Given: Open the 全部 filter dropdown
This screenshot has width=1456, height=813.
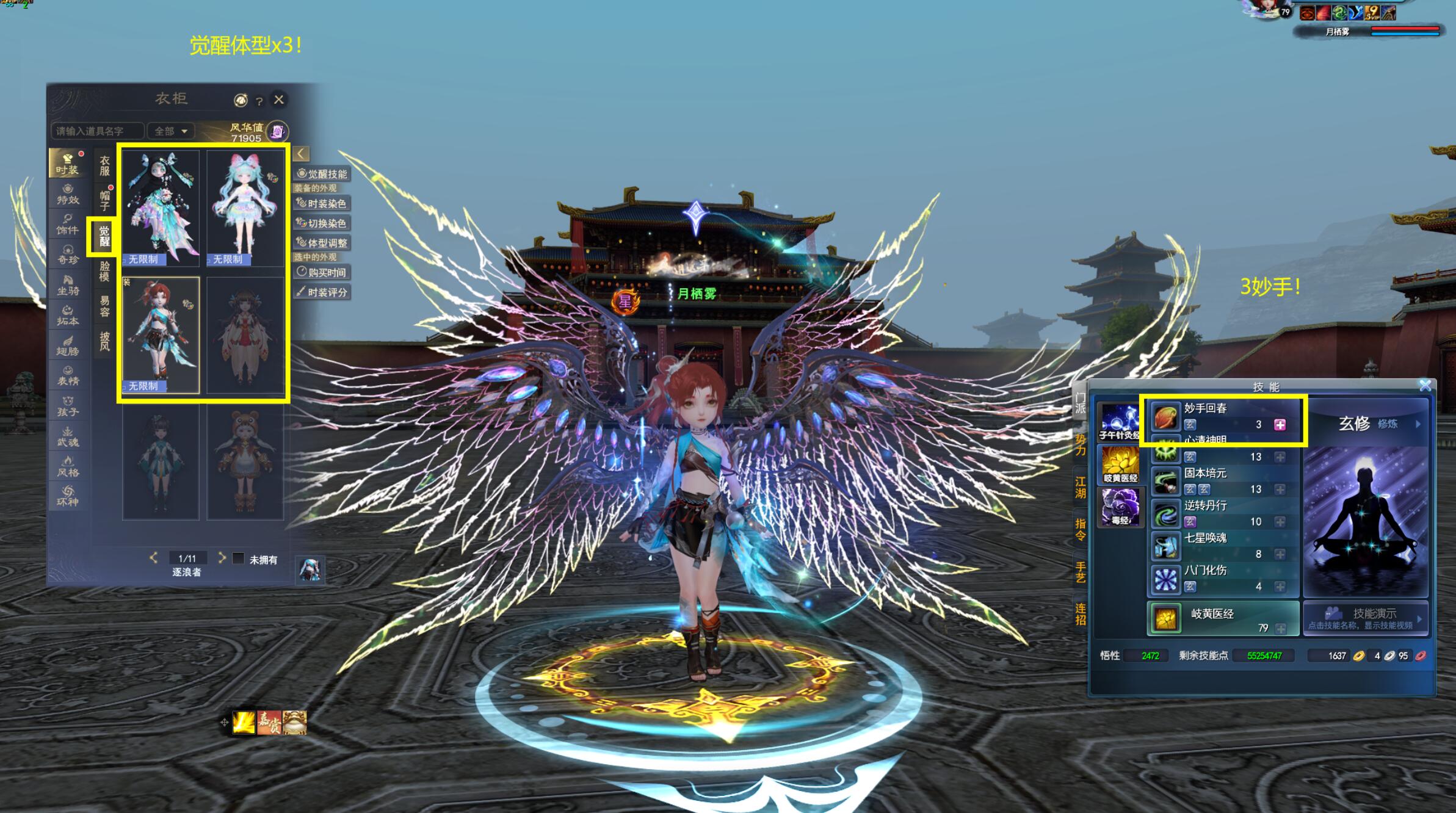Looking at the screenshot, I should point(171,131).
